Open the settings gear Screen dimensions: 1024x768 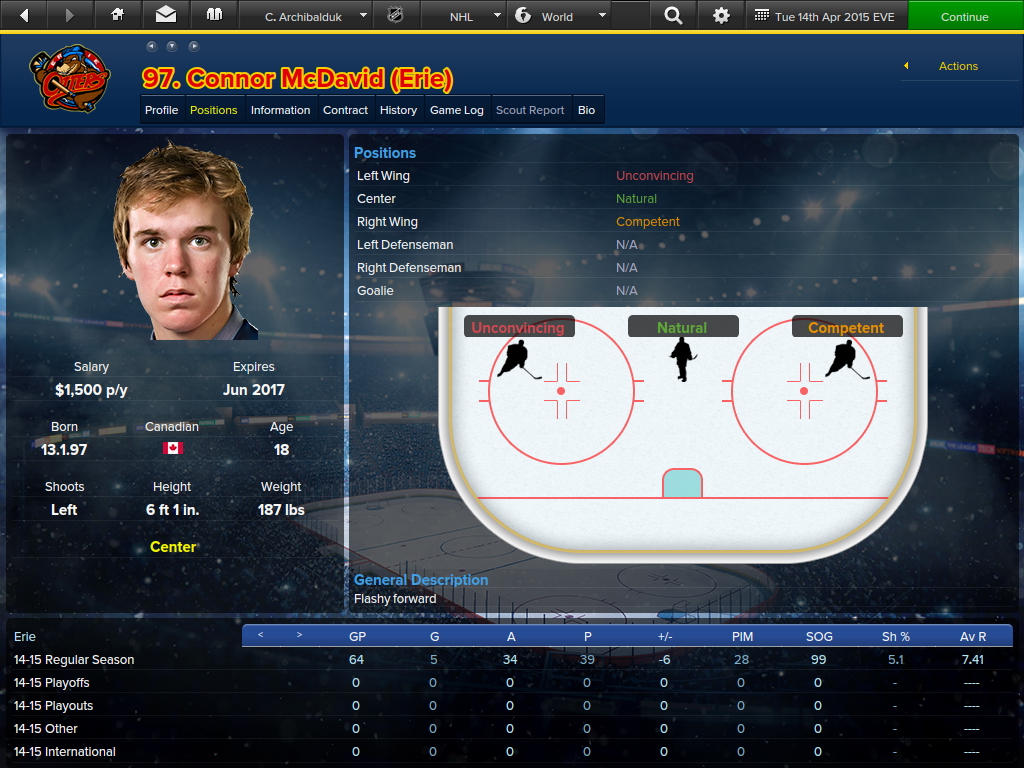point(721,16)
